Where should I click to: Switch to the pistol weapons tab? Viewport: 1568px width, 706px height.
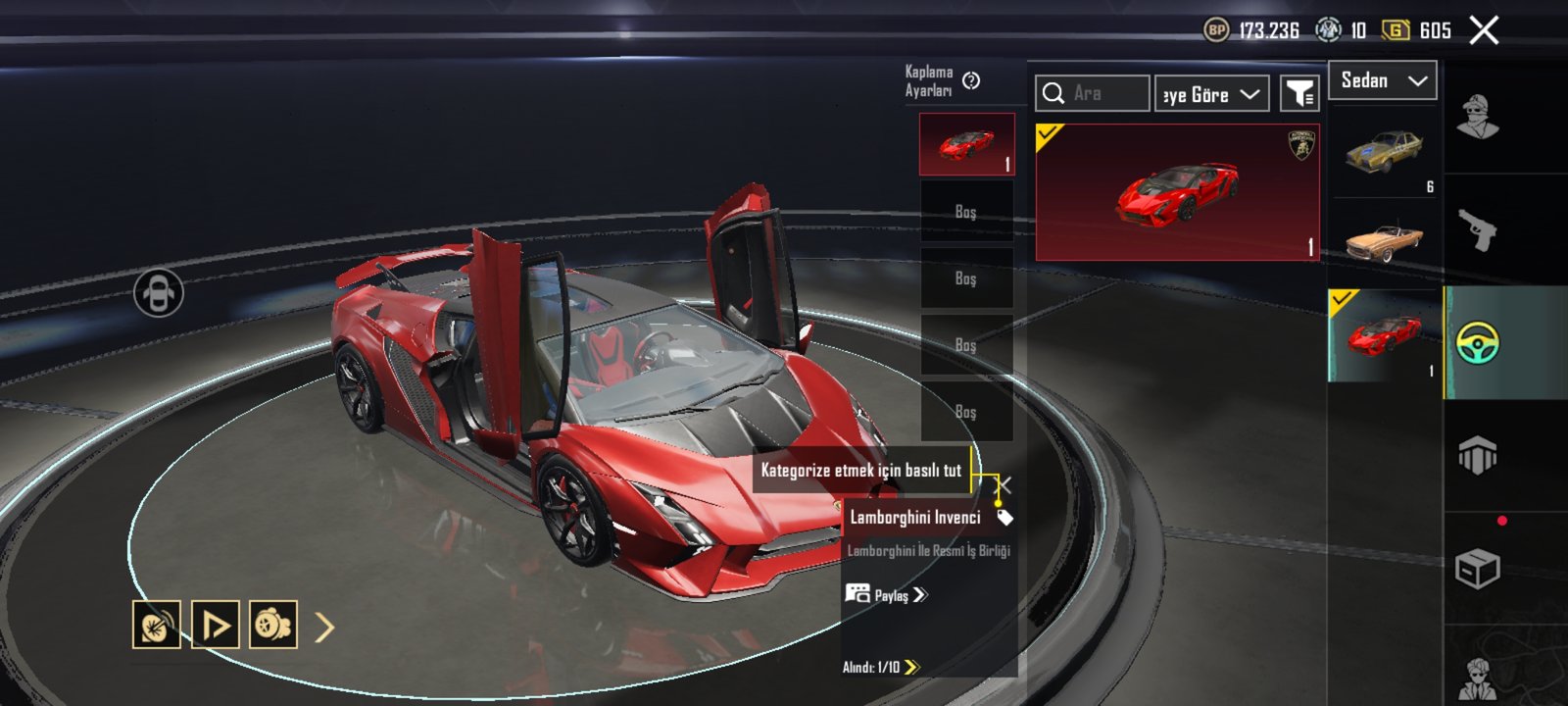coord(1477,230)
